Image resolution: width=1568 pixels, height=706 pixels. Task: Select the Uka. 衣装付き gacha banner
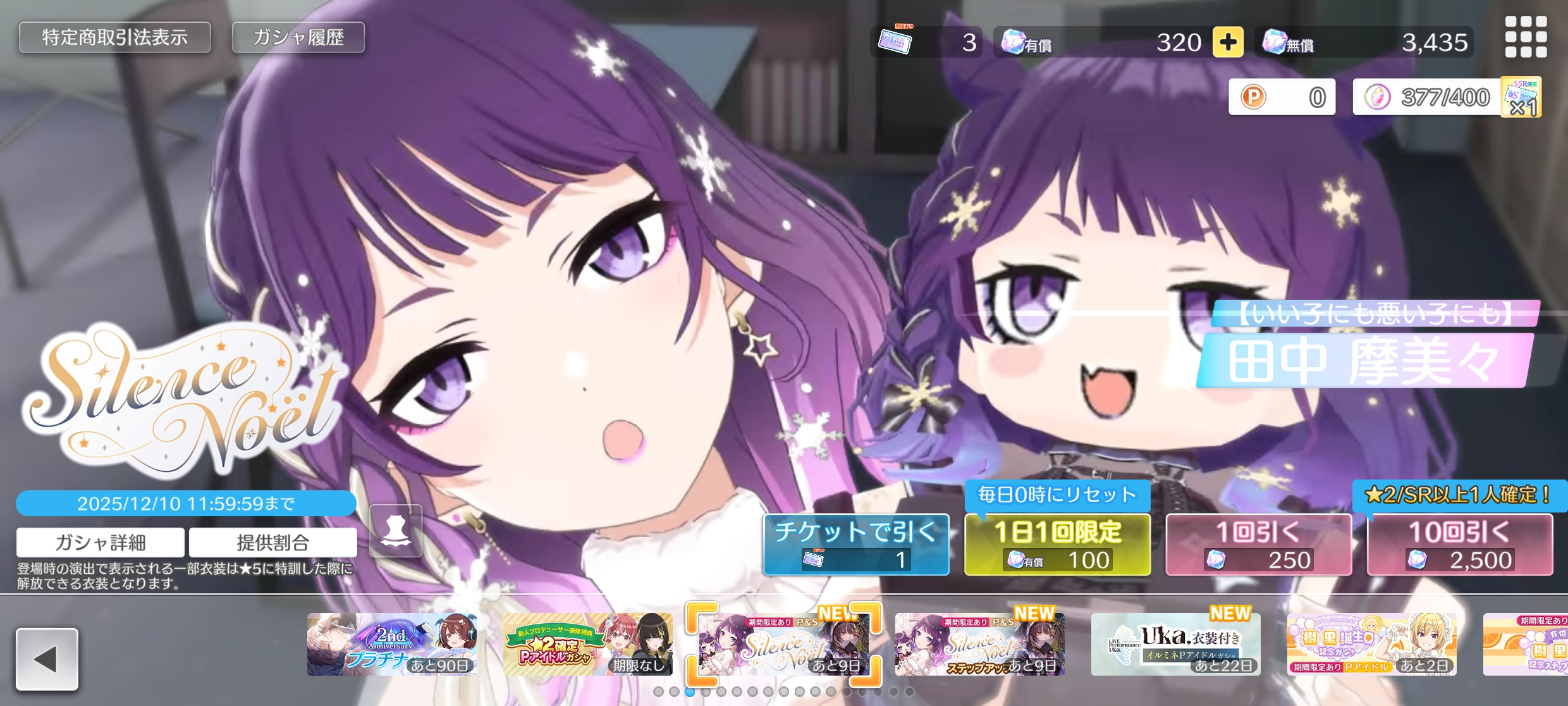coord(1175,644)
